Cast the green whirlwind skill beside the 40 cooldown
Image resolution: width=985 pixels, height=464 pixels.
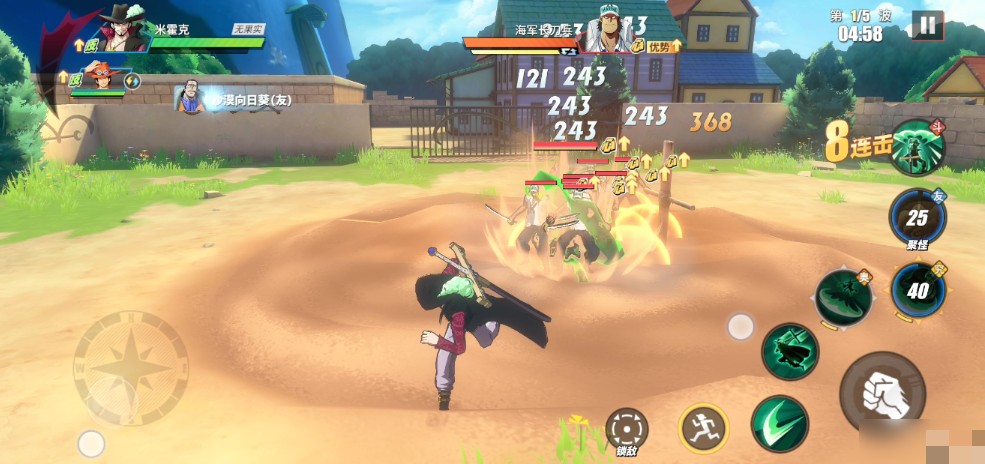[x=843, y=297]
